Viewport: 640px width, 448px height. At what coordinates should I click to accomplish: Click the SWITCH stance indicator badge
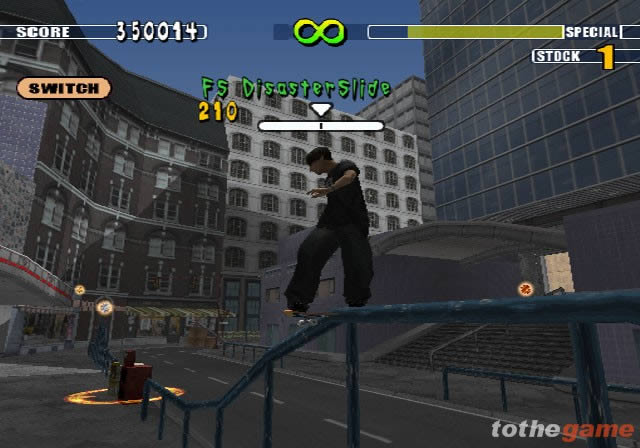(63, 88)
